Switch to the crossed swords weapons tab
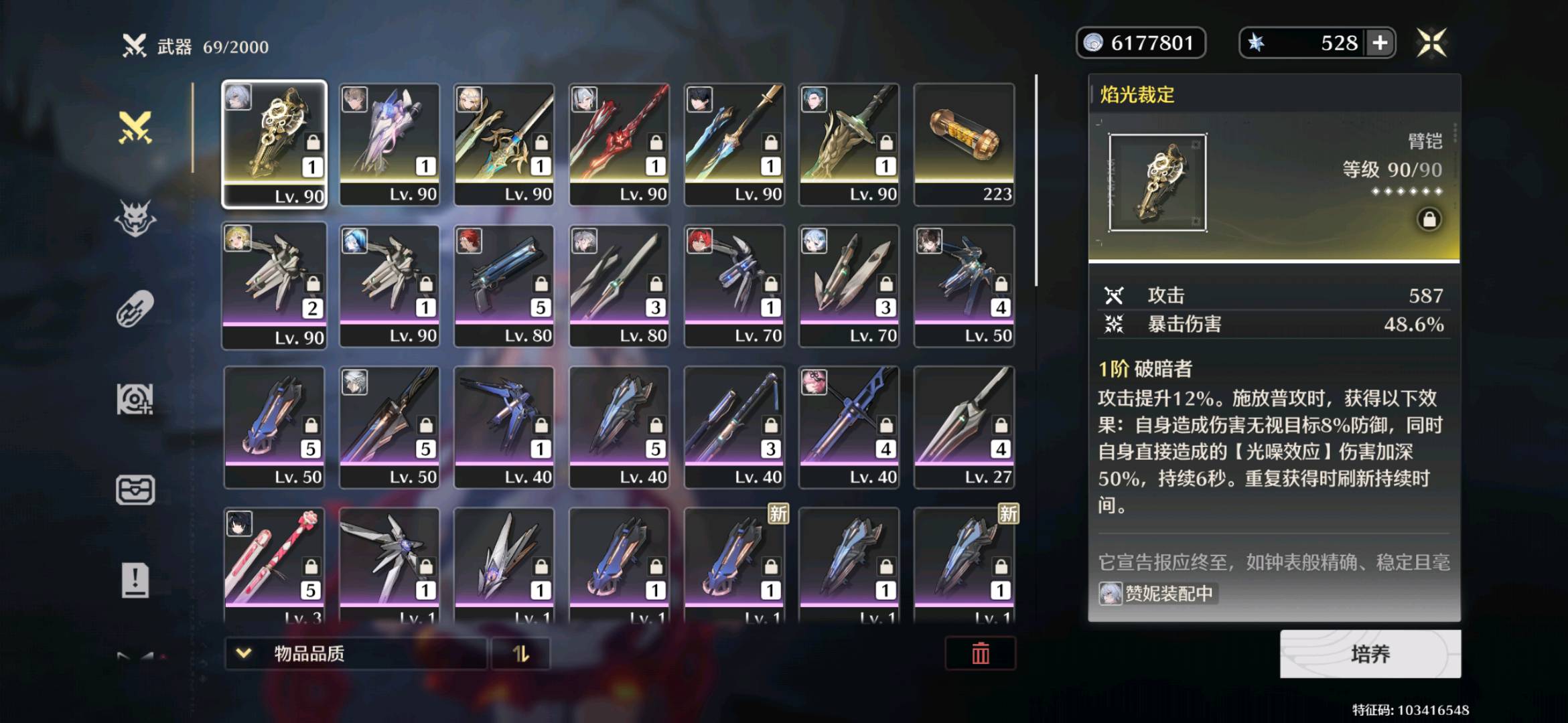Screen dimensions: 1568x723 [135, 127]
